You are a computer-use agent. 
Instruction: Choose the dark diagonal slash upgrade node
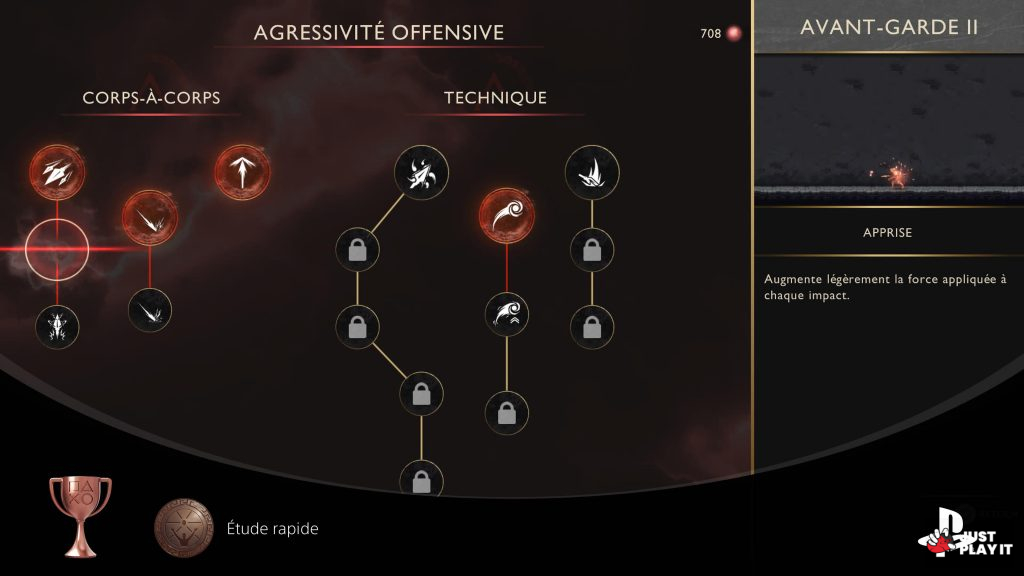coord(149,308)
